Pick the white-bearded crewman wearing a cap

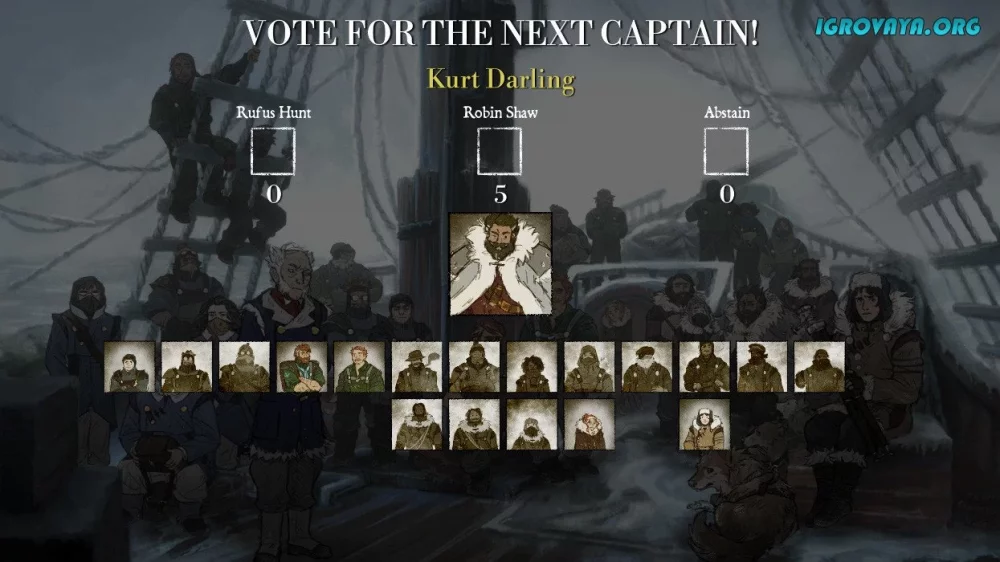click(647, 367)
